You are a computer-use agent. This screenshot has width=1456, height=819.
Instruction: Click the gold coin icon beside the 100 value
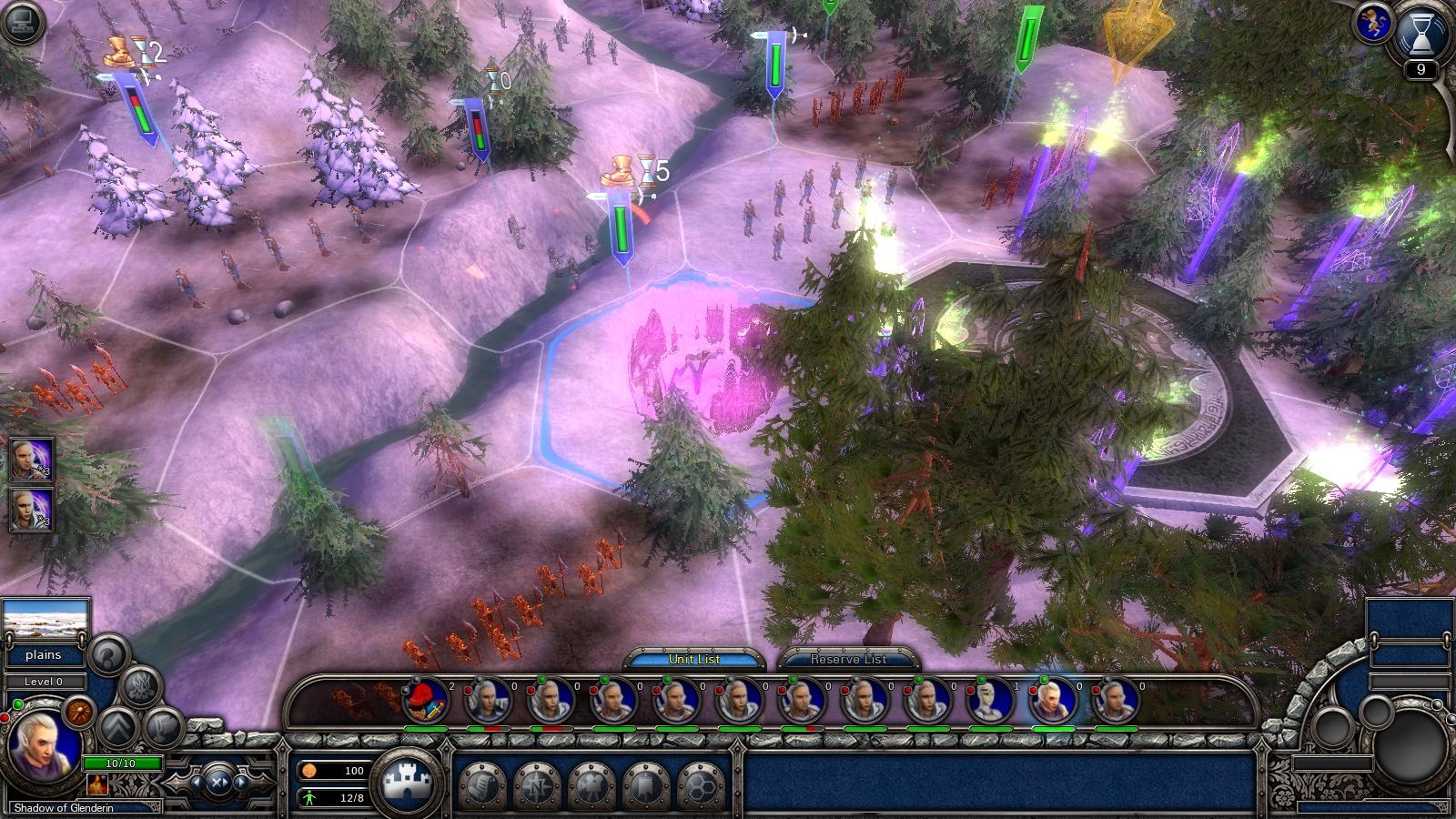coord(310,770)
